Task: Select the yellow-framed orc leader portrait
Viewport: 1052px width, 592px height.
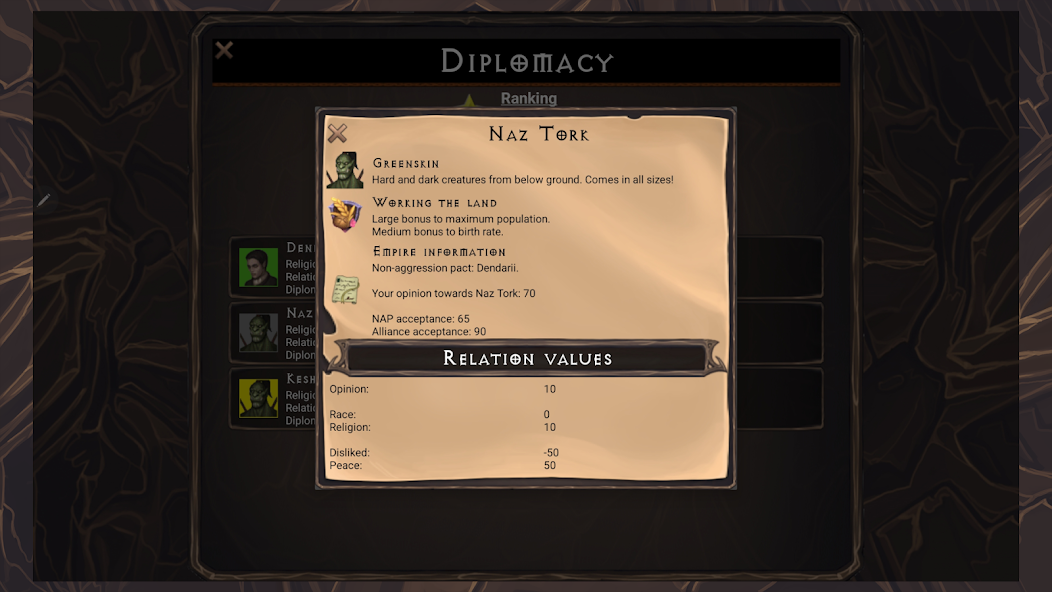Action: [259, 398]
